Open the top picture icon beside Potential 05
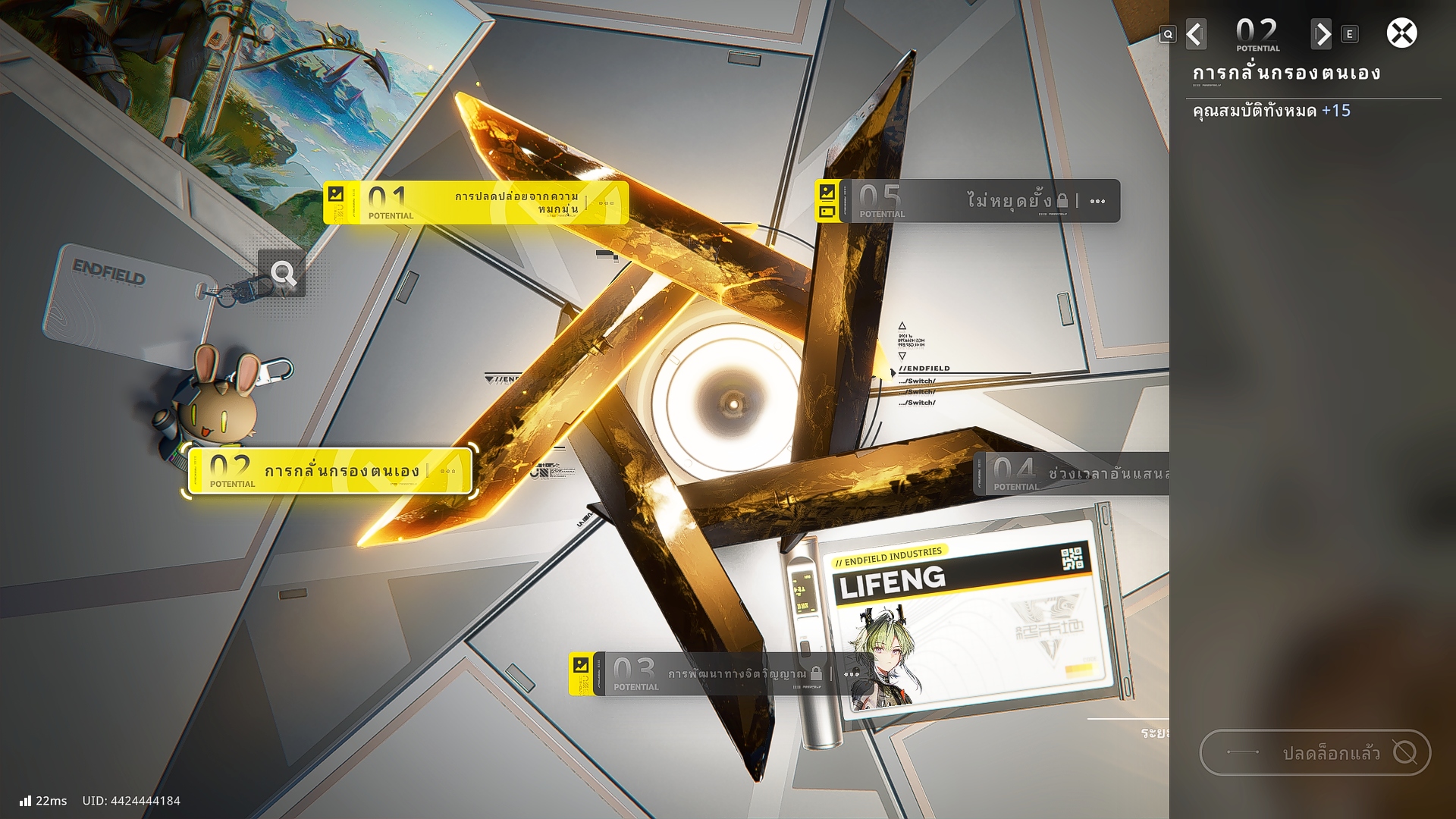1456x819 pixels. tap(827, 192)
